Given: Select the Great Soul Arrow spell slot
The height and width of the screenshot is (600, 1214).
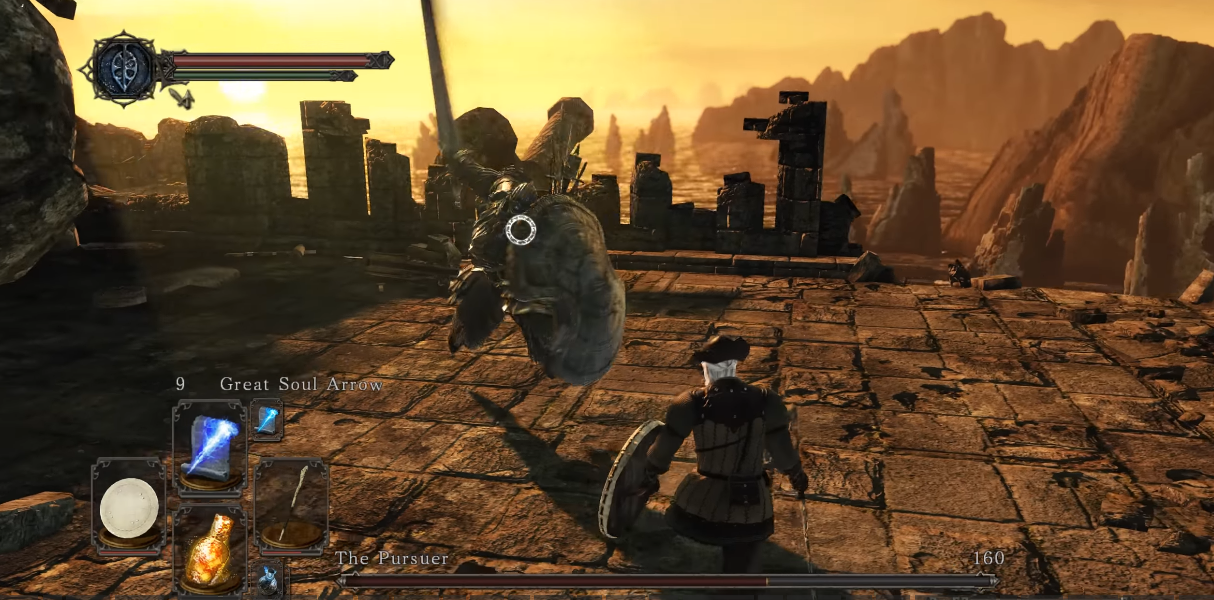Looking at the screenshot, I should coord(209,446).
